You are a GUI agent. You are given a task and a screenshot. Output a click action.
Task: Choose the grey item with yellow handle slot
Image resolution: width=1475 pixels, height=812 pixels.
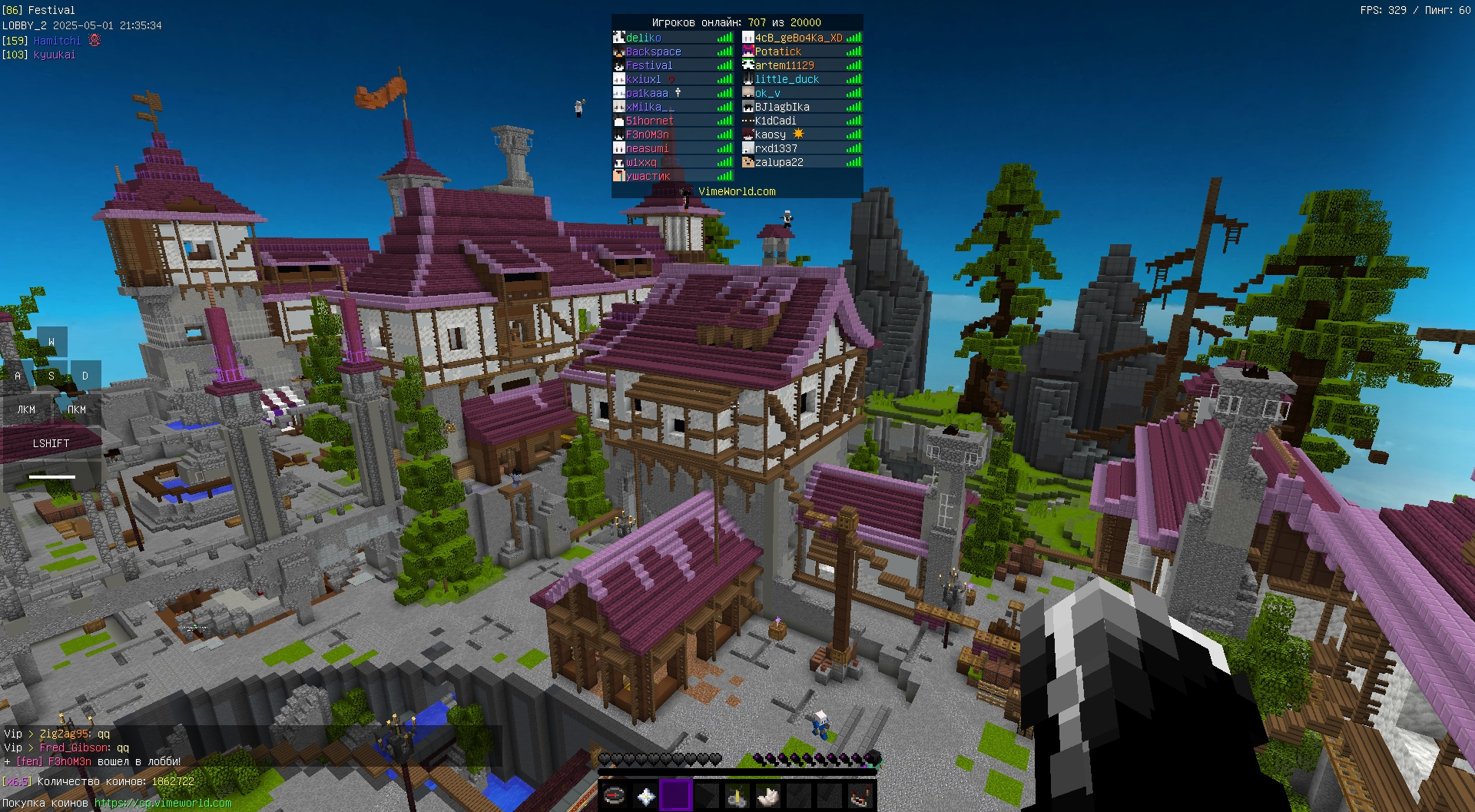point(737,797)
